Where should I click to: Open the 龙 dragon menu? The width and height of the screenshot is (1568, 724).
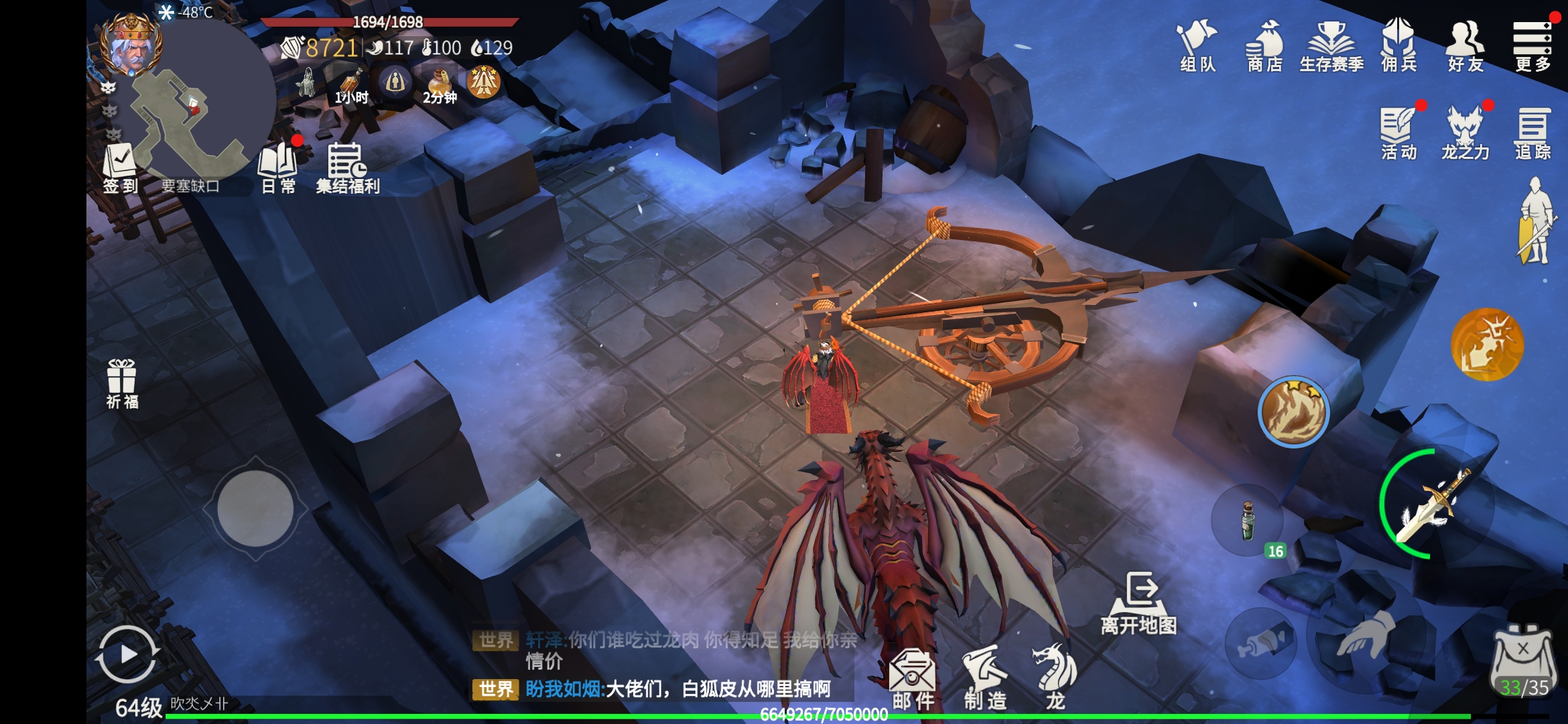point(1055,678)
